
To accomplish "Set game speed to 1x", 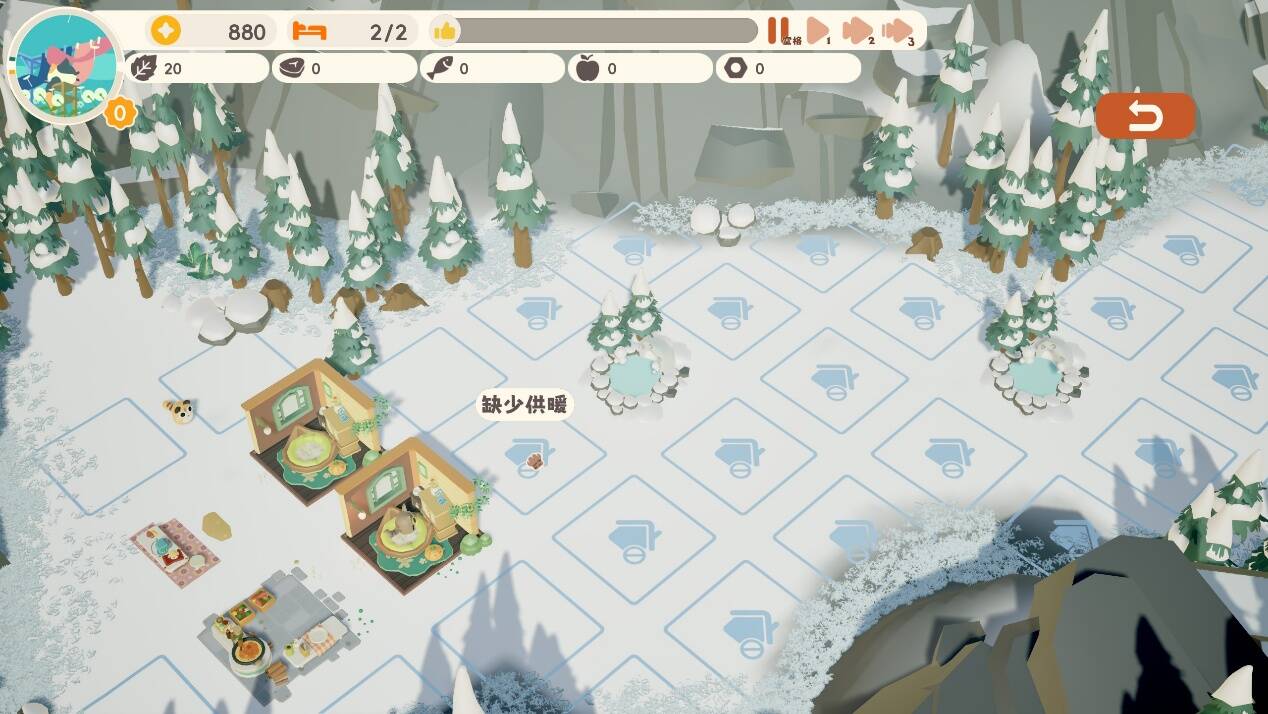I will tap(818, 31).
